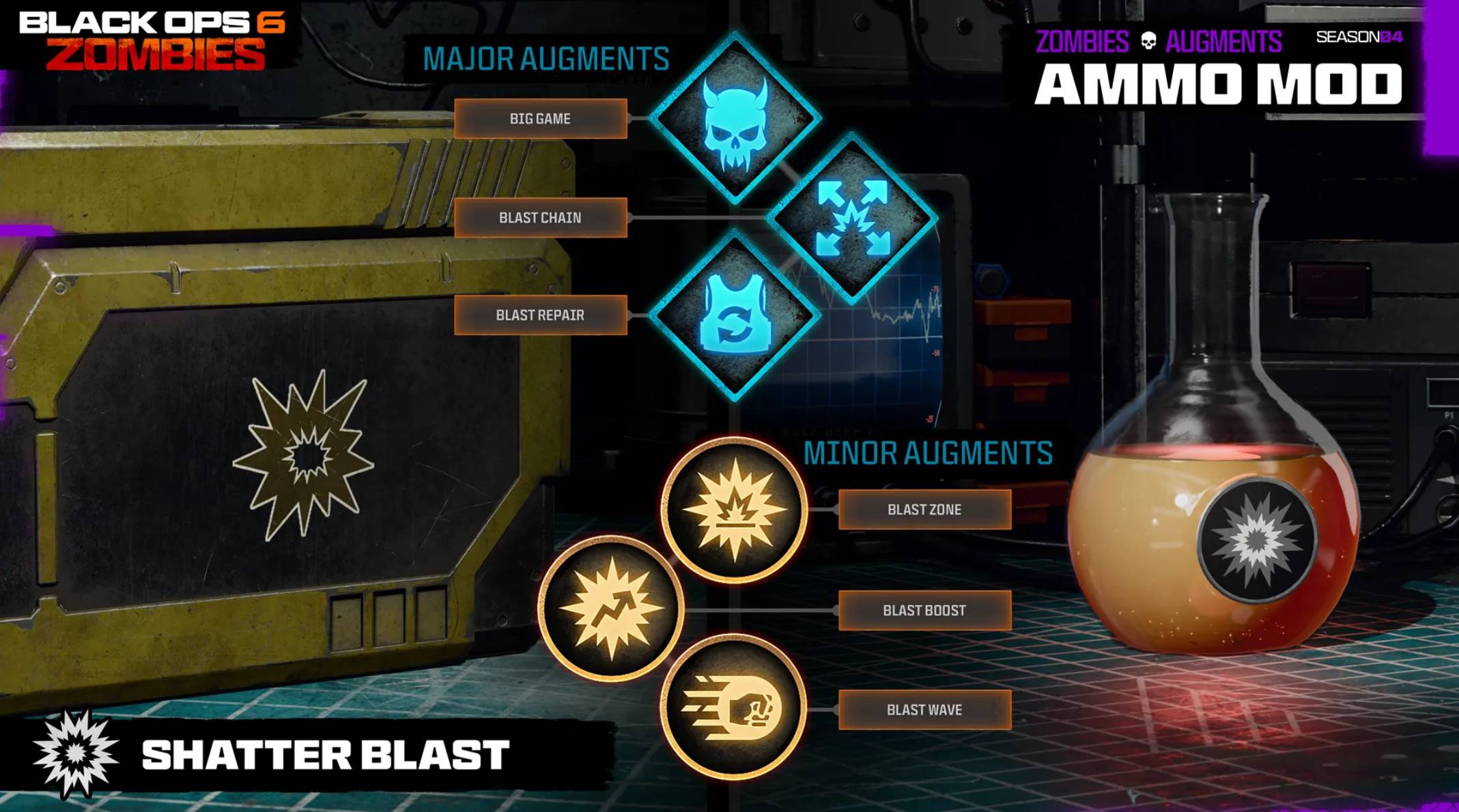Select the ground explosion minor augment icon
Viewport: 1459px width, 812px height.
tap(735, 510)
